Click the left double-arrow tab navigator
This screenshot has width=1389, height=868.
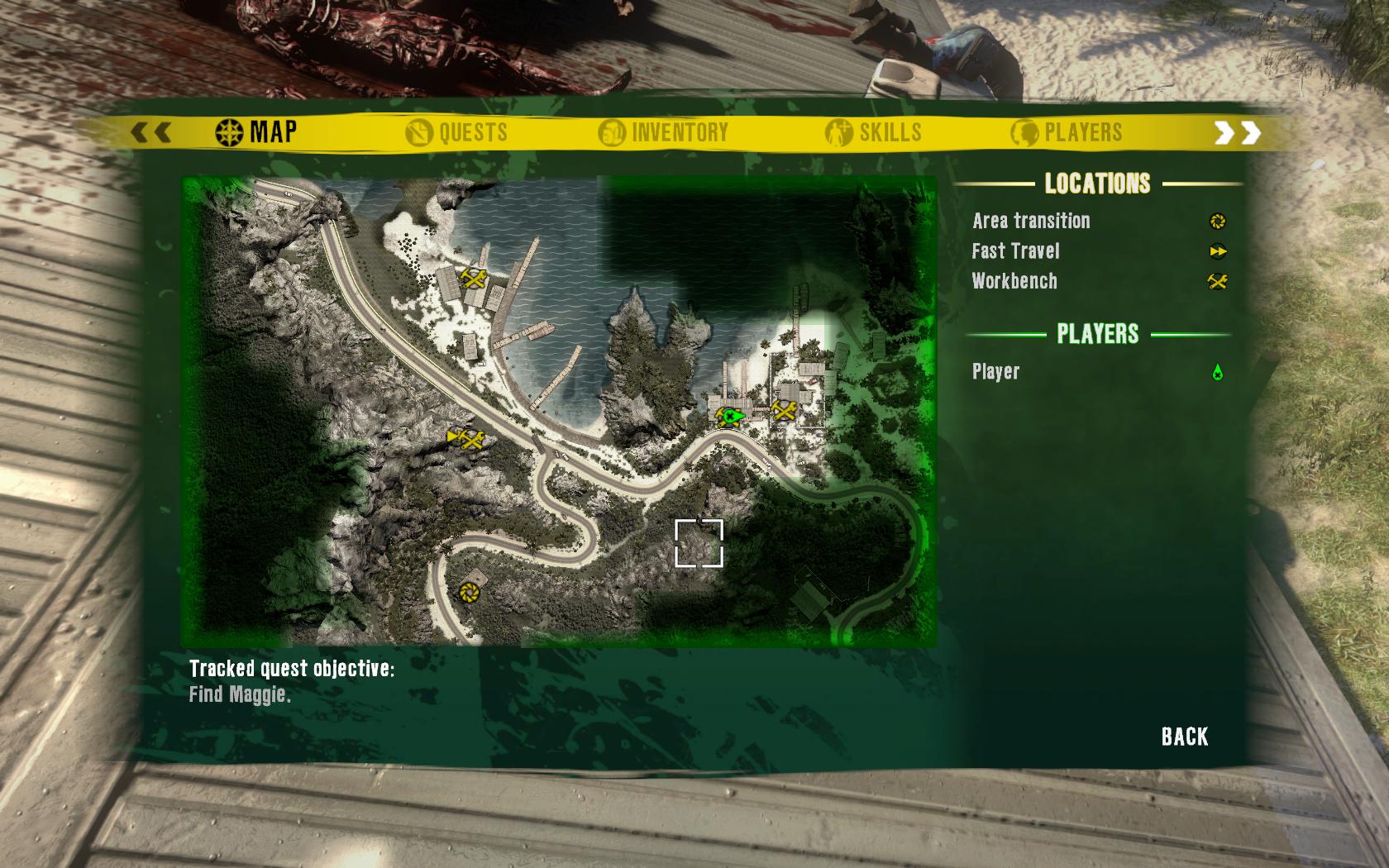(x=151, y=132)
